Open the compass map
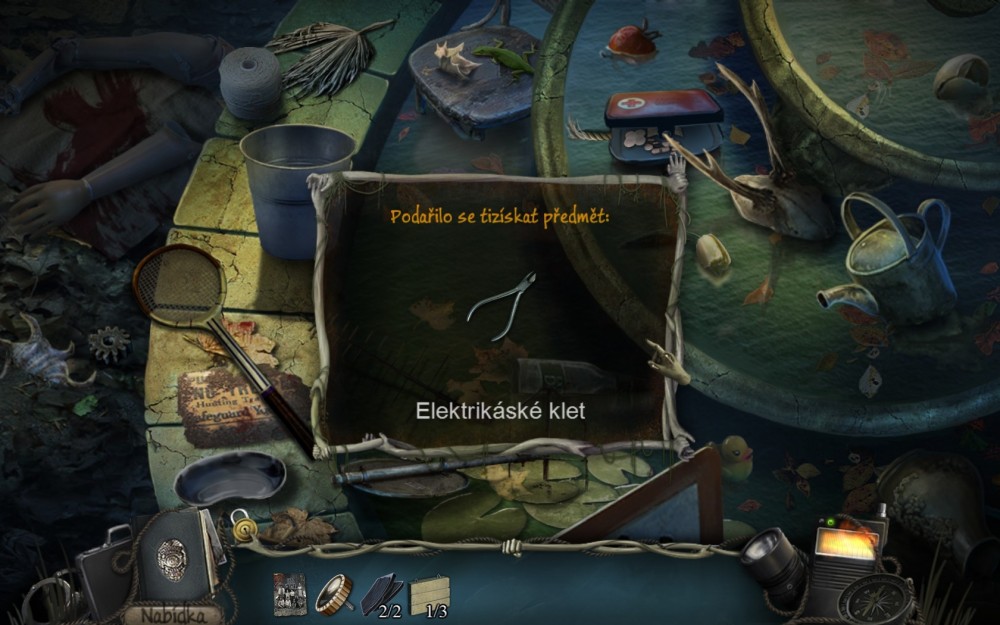This screenshot has height=625, width=1000. (874, 599)
